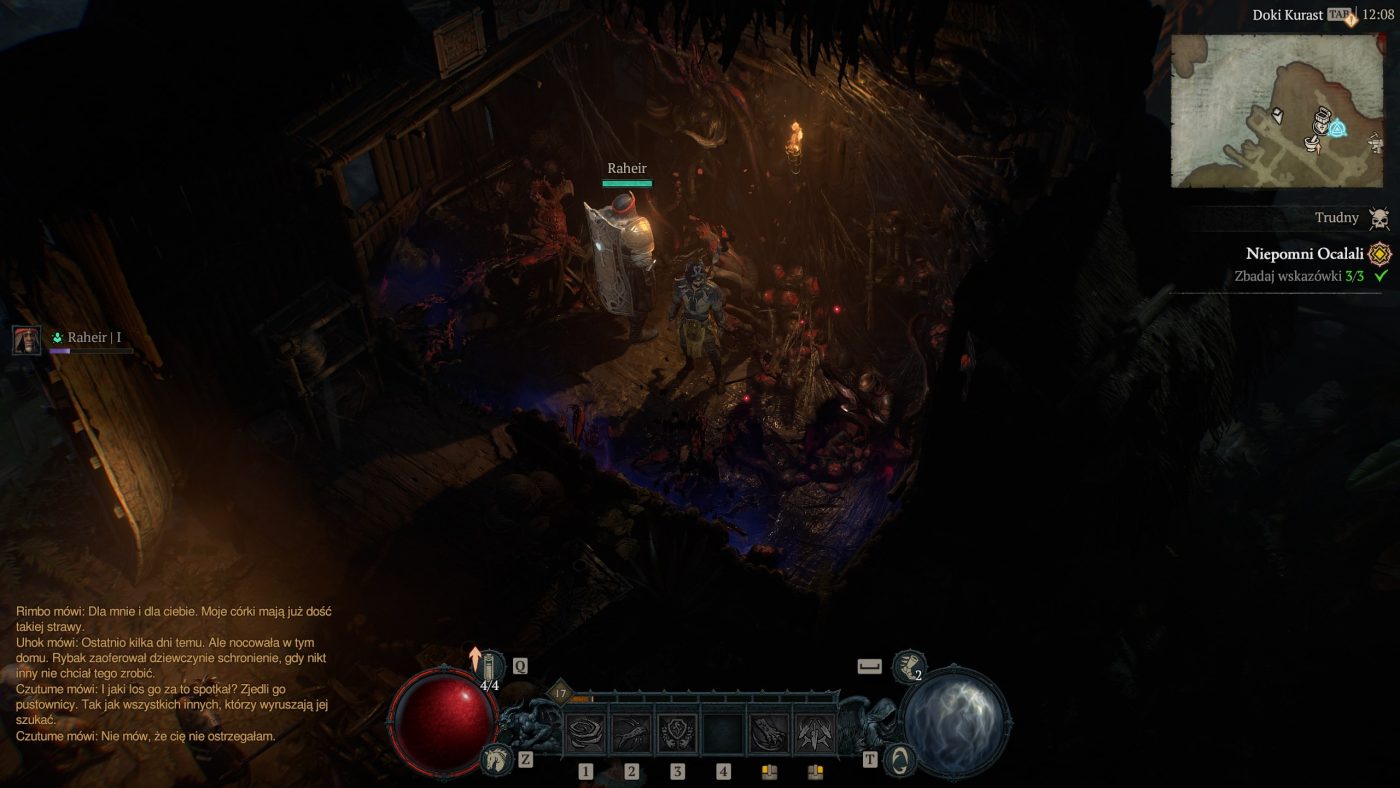Use the healing potion icon
The width and height of the screenshot is (1400, 788).
pos(490,667)
